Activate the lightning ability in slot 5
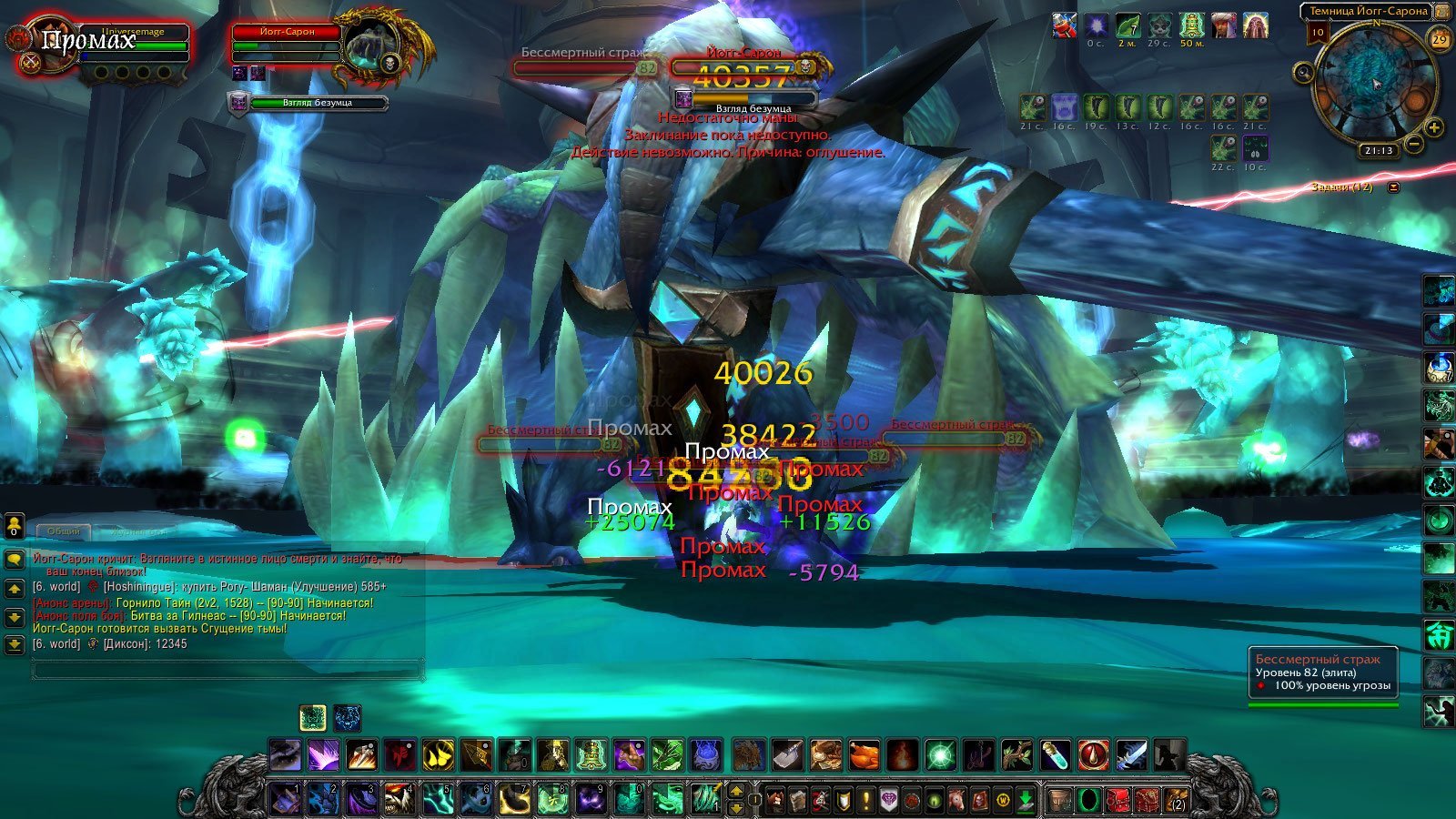The width and height of the screenshot is (1456, 819). coord(438,799)
